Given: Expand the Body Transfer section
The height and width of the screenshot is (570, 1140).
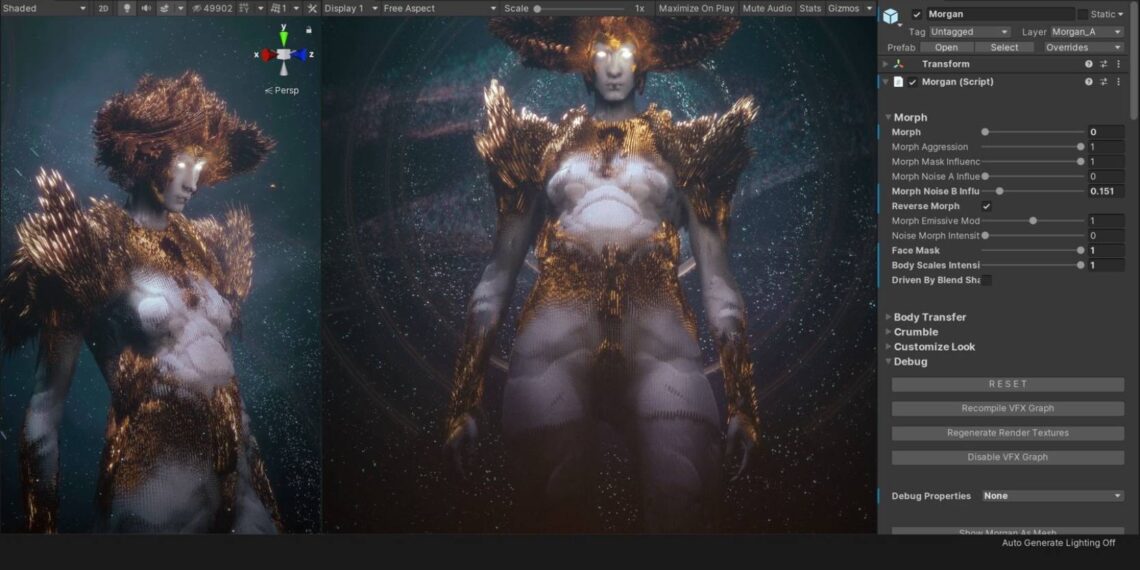Looking at the screenshot, I should coord(929,317).
